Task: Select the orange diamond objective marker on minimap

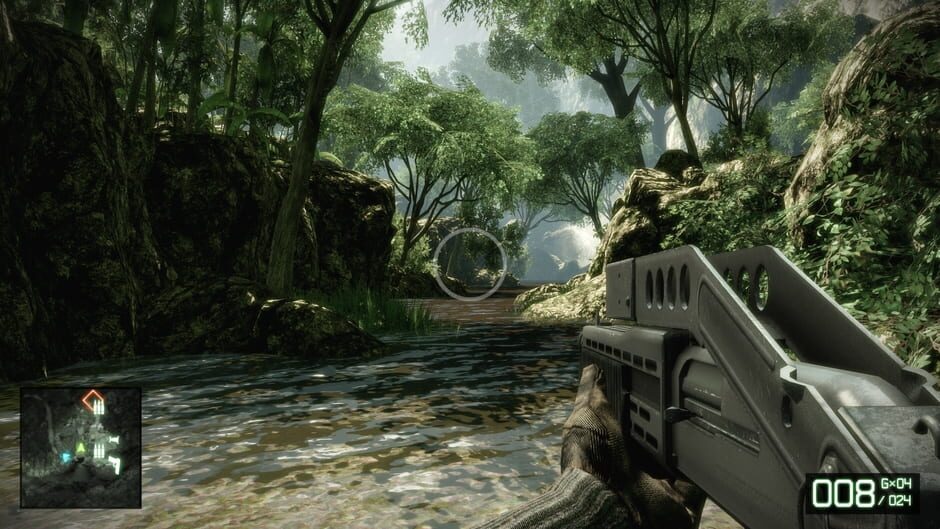Action: pos(93,398)
